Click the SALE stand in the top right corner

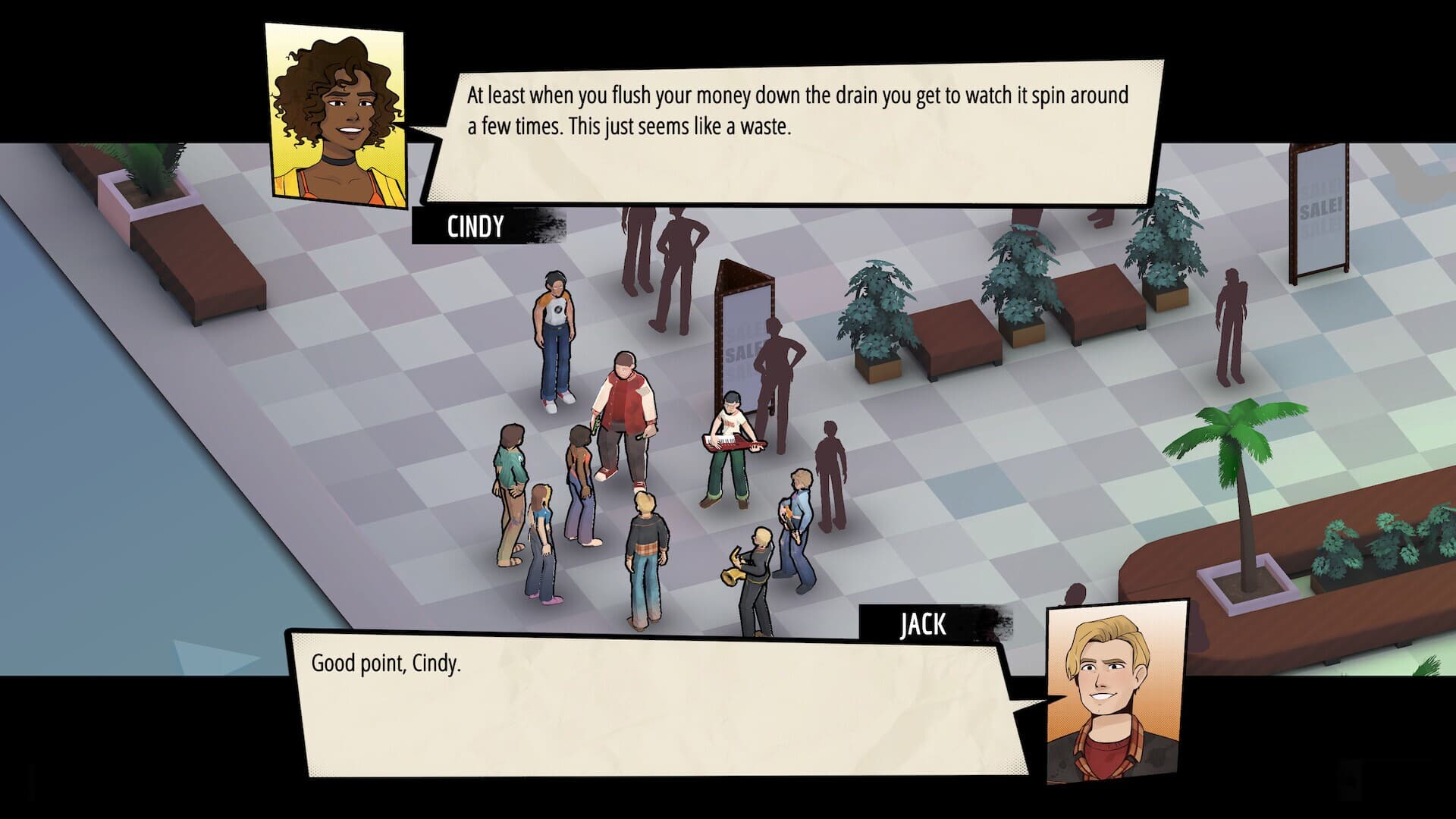(x=1319, y=205)
